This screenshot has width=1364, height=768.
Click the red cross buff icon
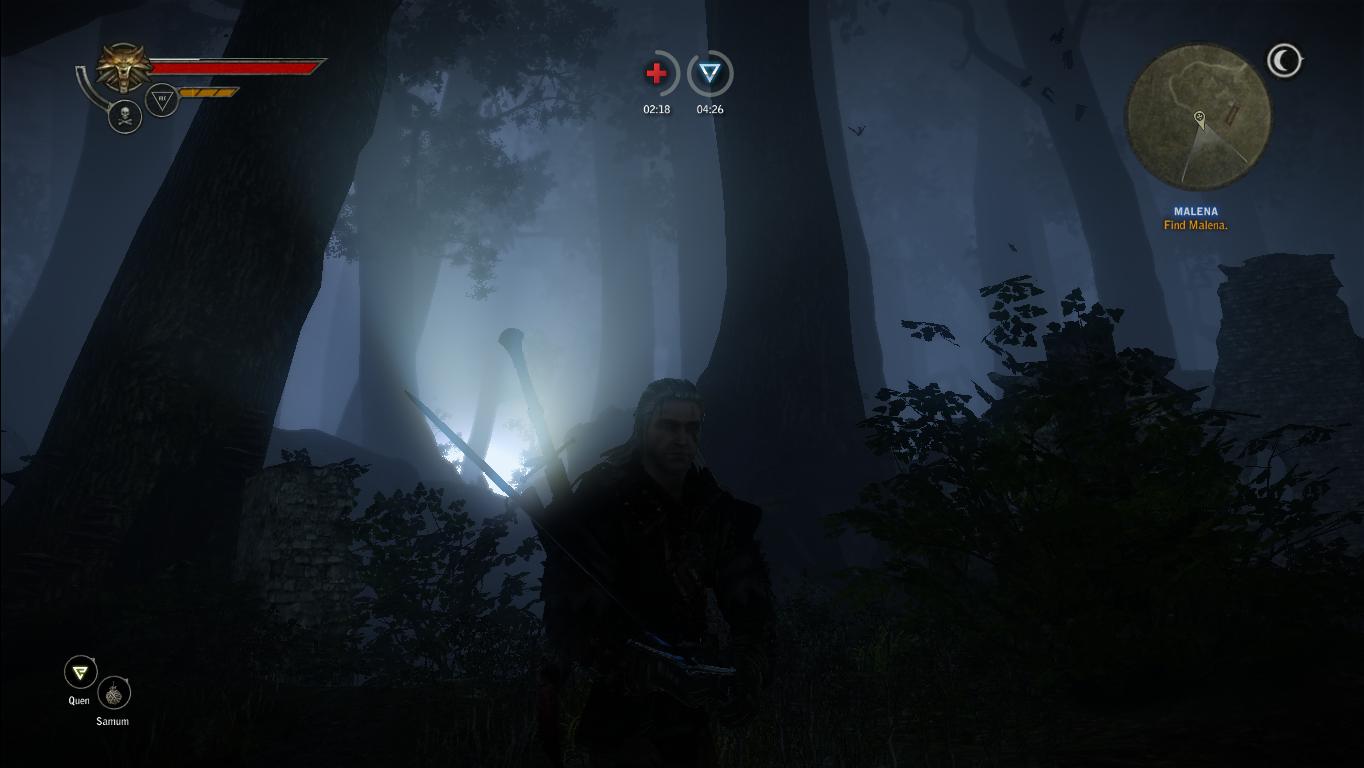click(657, 74)
